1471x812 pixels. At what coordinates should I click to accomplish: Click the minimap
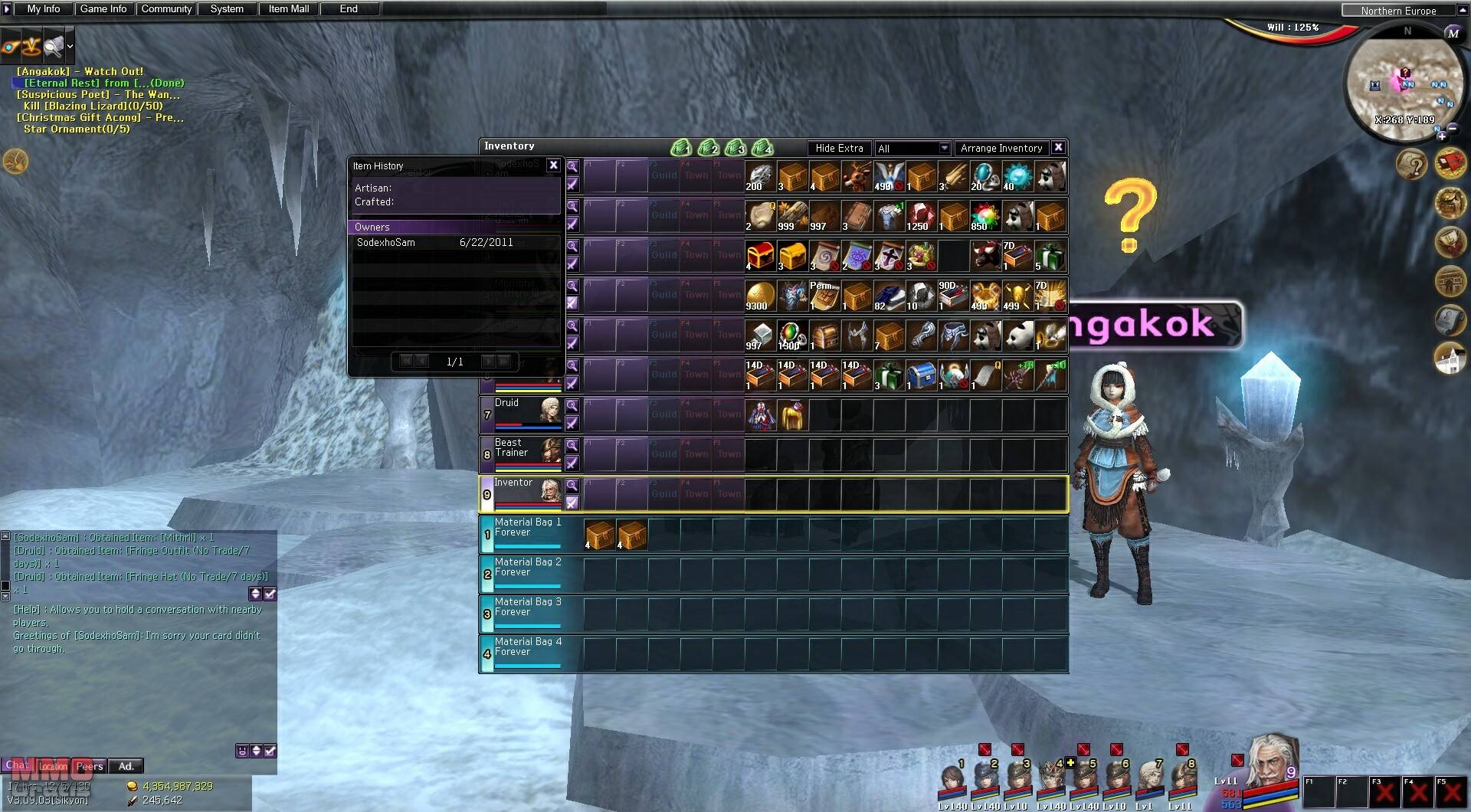click(1405, 86)
